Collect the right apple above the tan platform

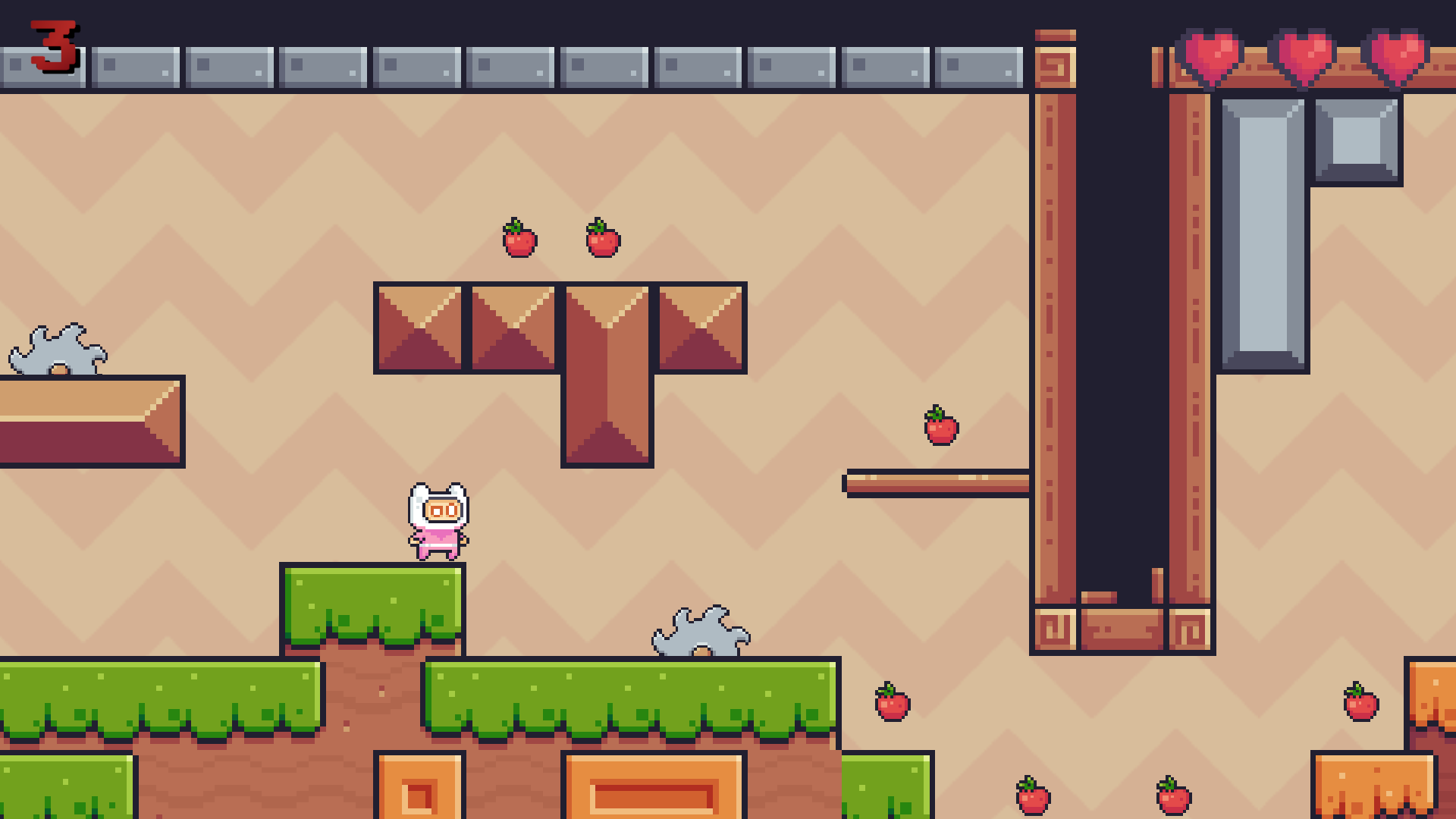click(x=601, y=239)
